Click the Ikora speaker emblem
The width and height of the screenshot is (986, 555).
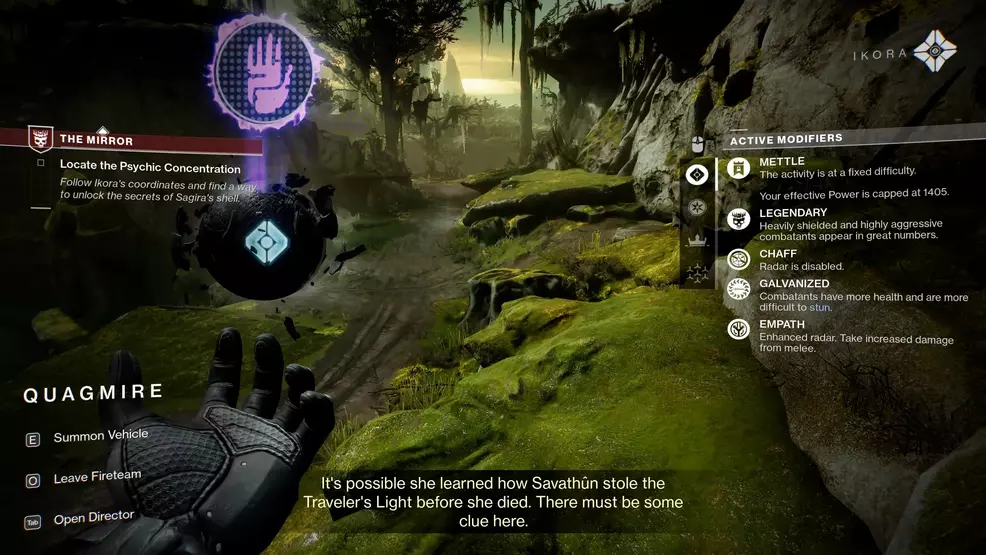pos(935,51)
